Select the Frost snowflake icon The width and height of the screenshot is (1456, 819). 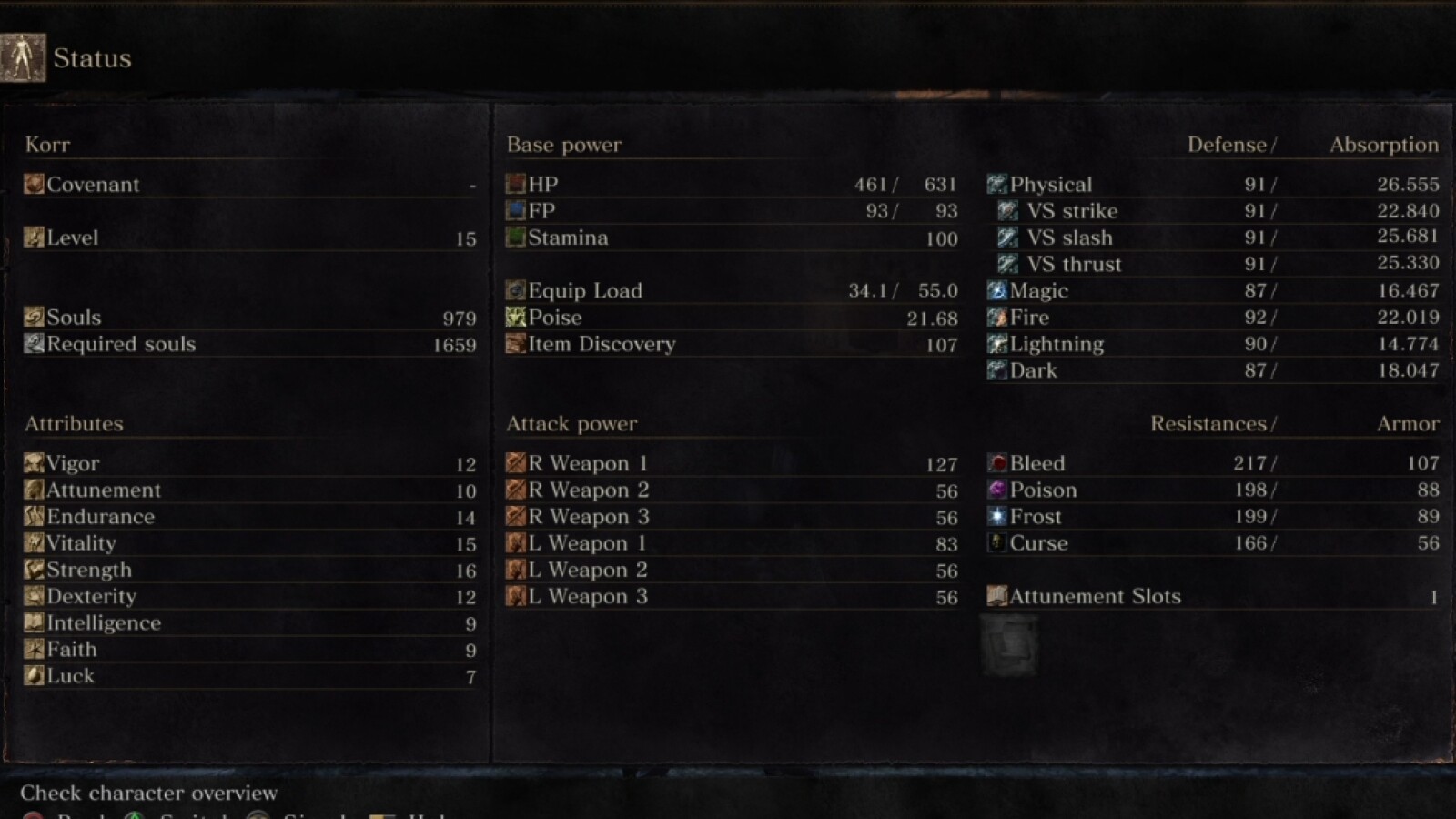point(996,516)
